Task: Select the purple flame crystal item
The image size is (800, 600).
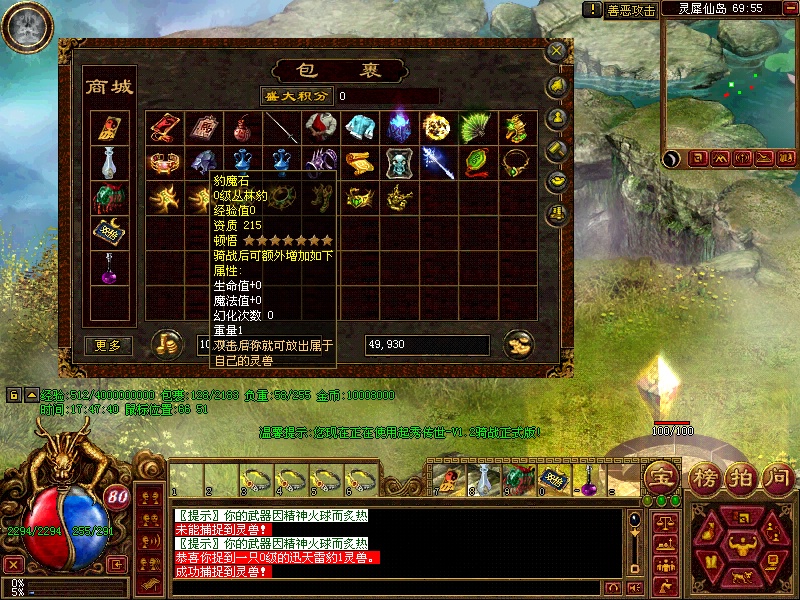Action: [x=397, y=127]
